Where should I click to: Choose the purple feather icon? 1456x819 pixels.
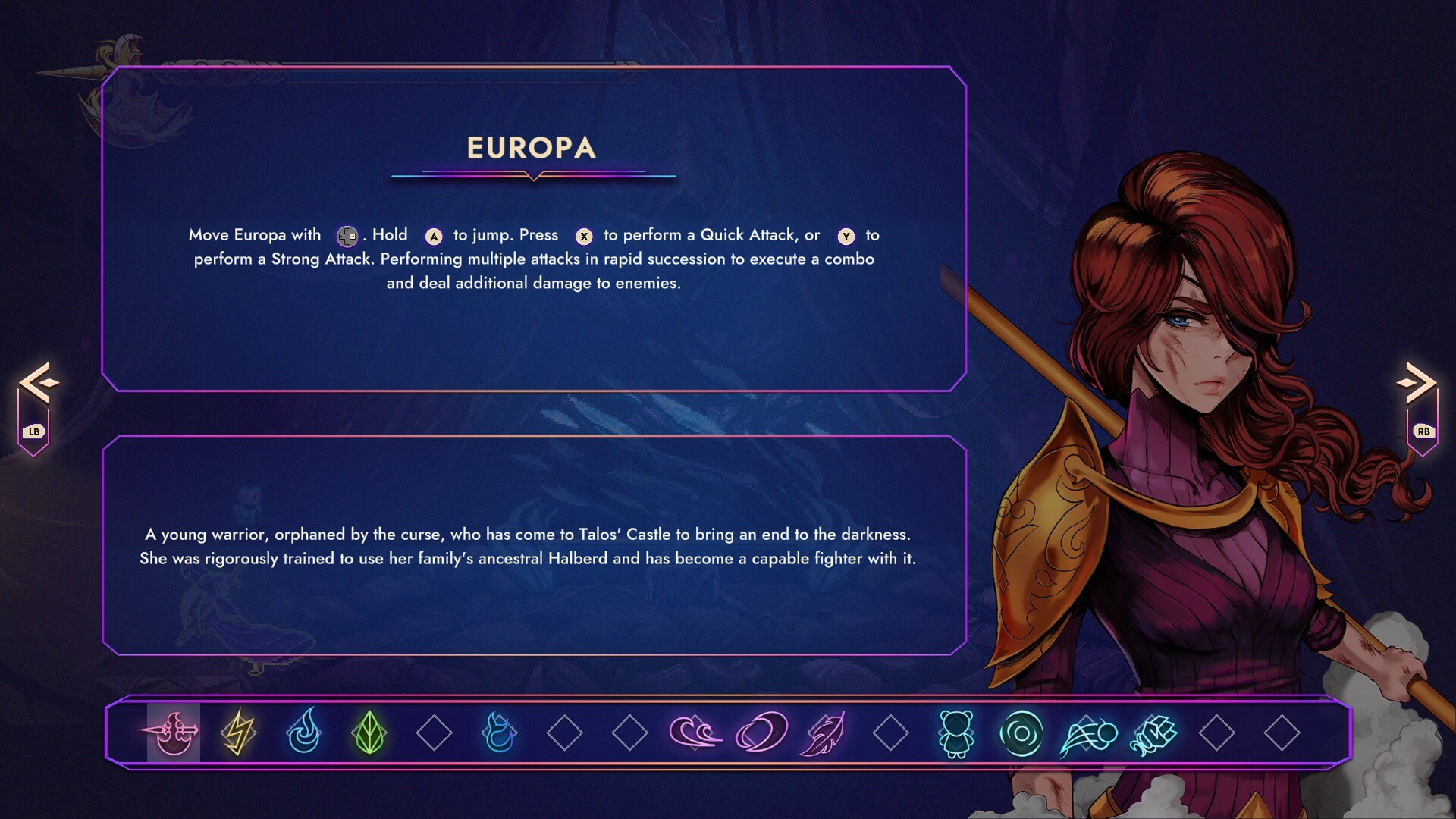[x=825, y=733]
